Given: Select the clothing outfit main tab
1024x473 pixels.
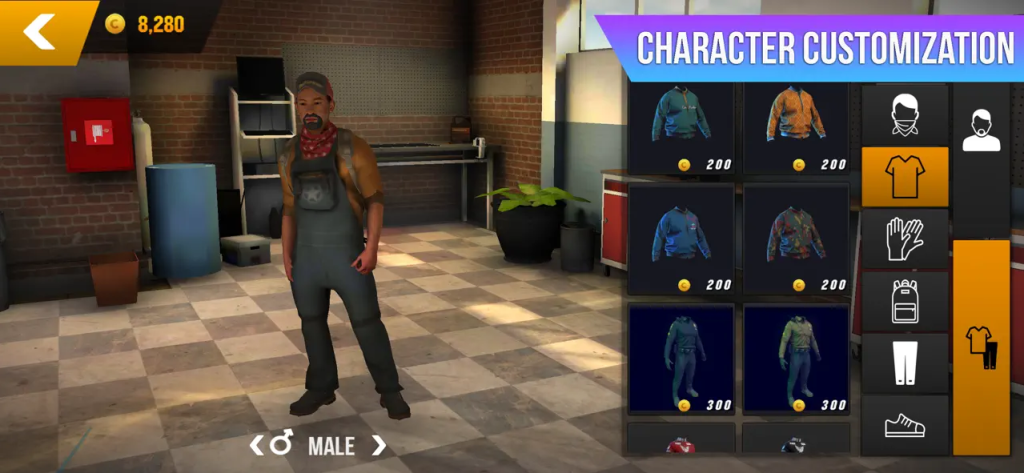Looking at the screenshot, I should coord(981,347).
